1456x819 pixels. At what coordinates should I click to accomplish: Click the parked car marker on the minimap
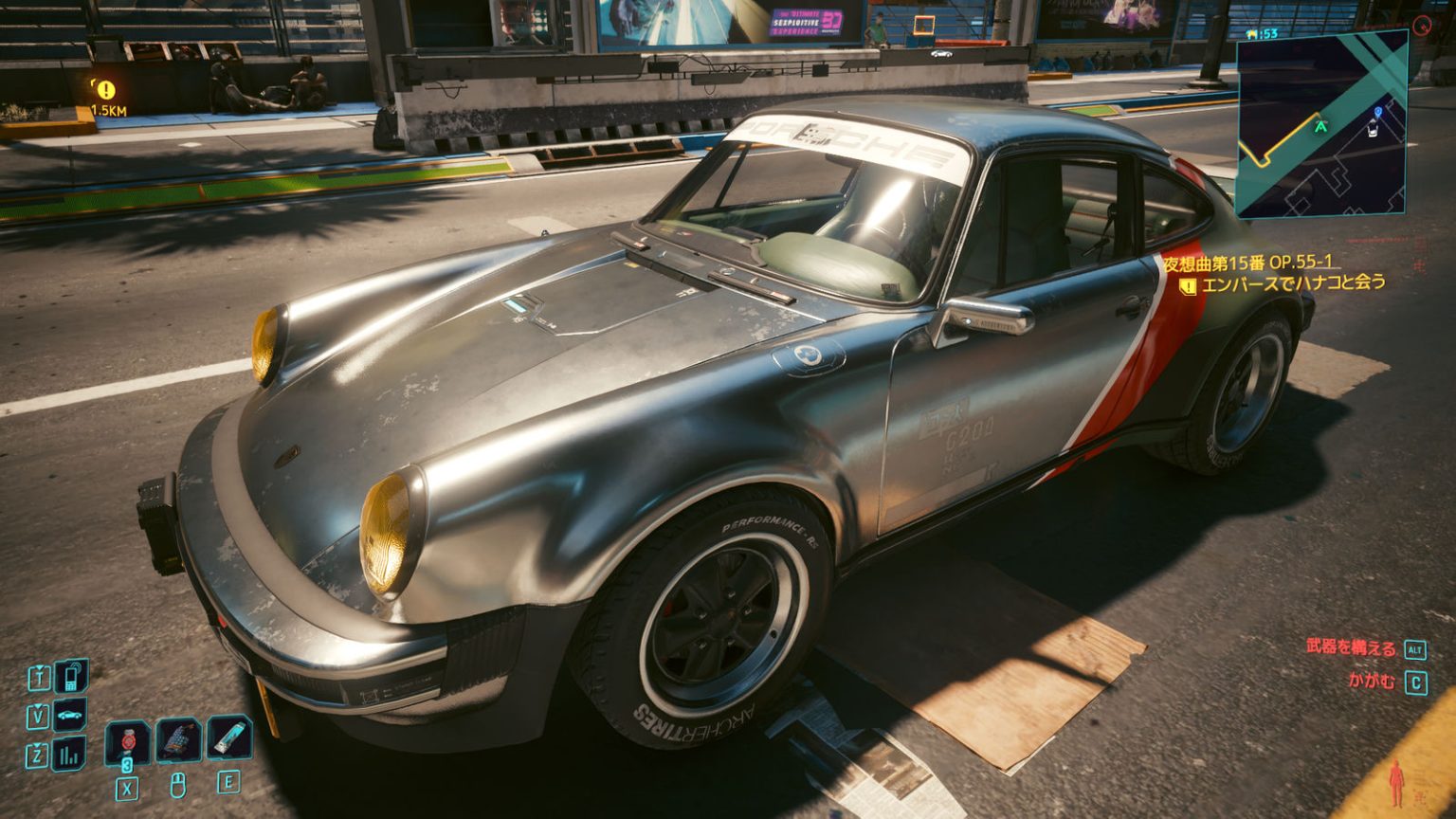coord(1374,129)
